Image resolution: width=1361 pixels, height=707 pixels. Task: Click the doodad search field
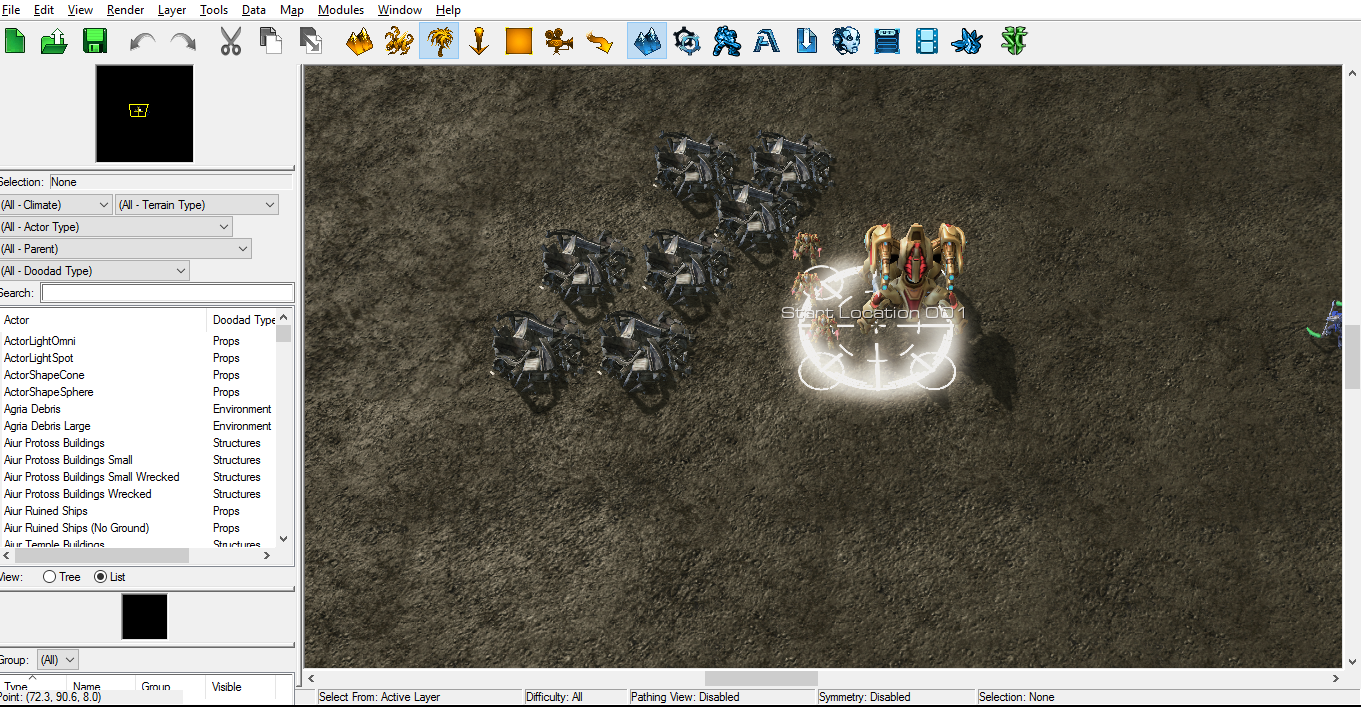[167, 293]
